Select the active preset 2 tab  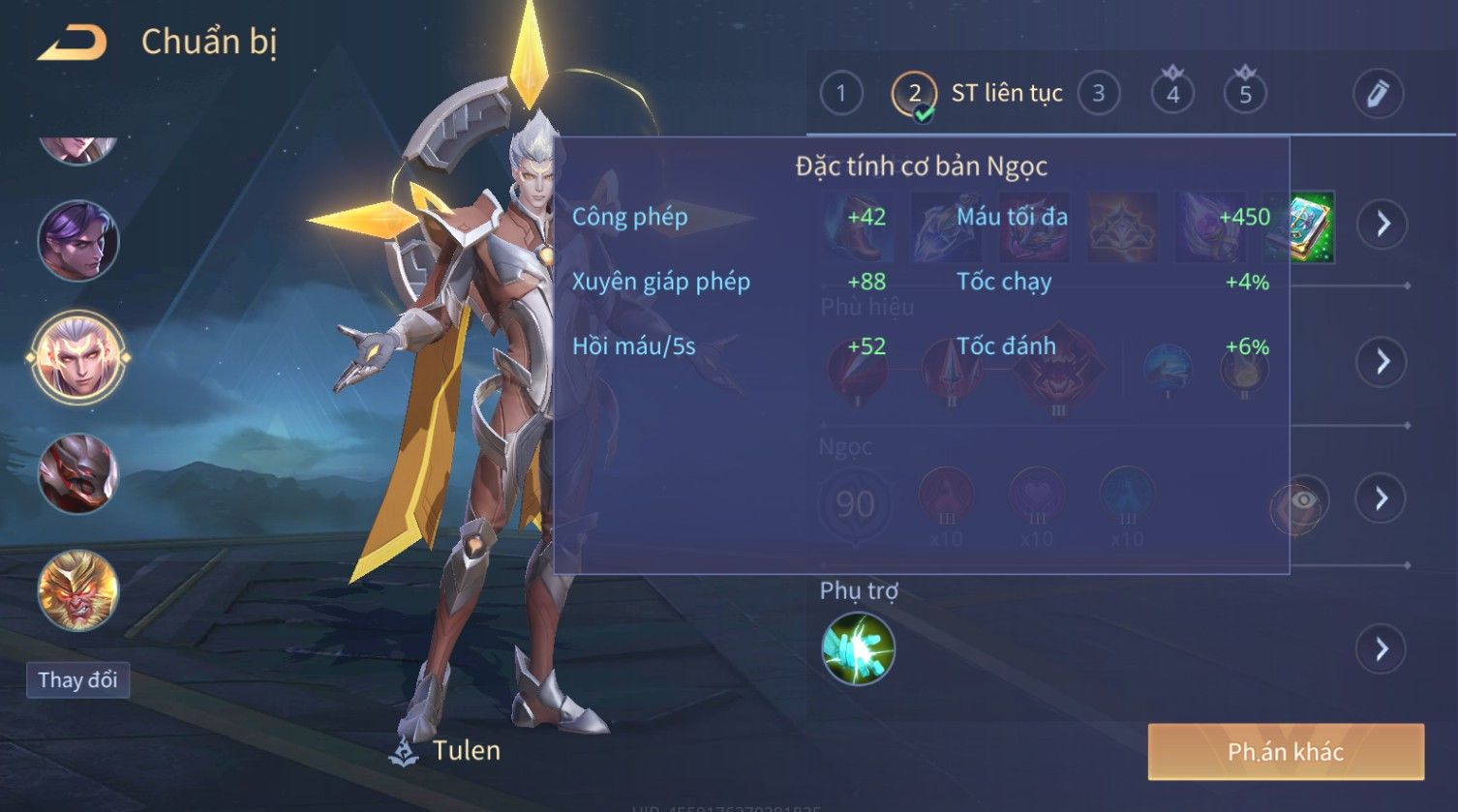pos(914,94)
